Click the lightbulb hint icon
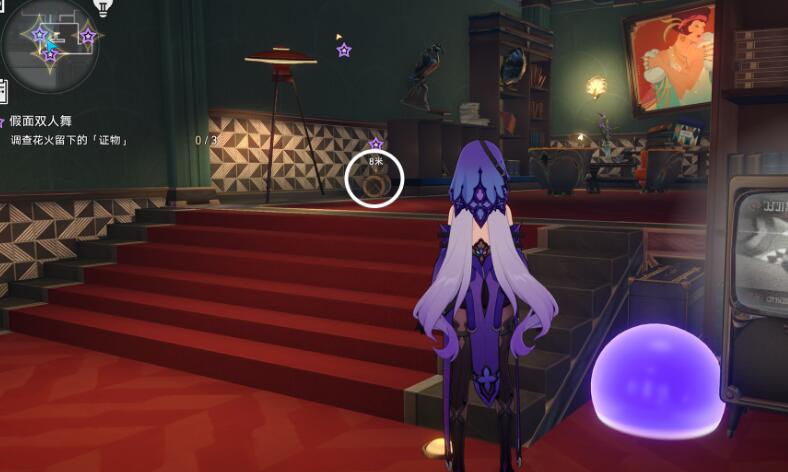788x472 pixels. pyautogui.click(x=102, y=8)
